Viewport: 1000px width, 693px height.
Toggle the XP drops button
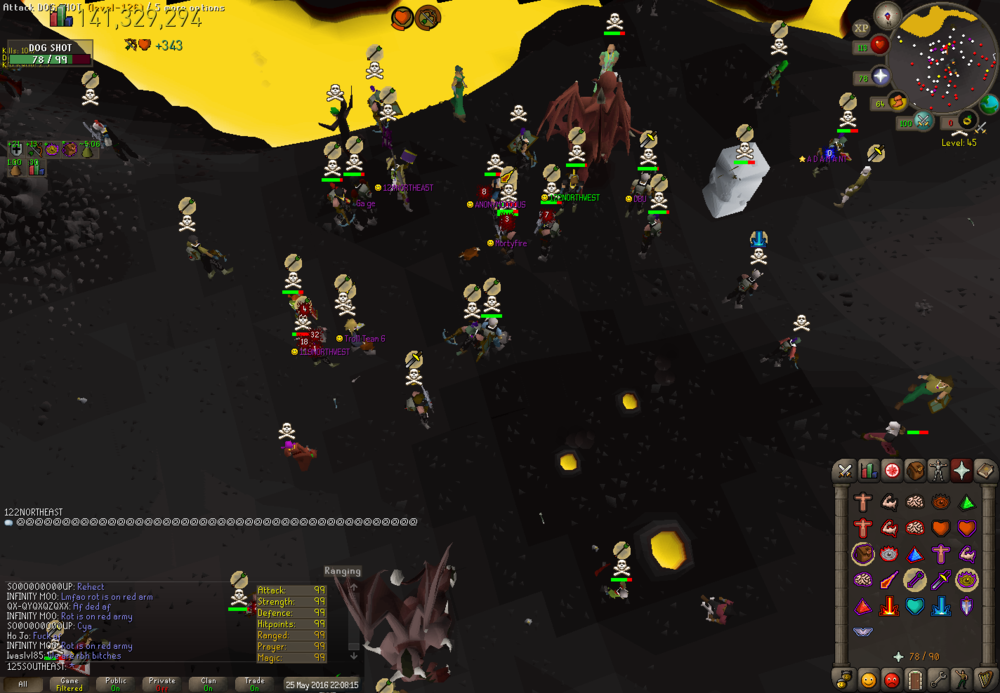[x=861, y=29]
